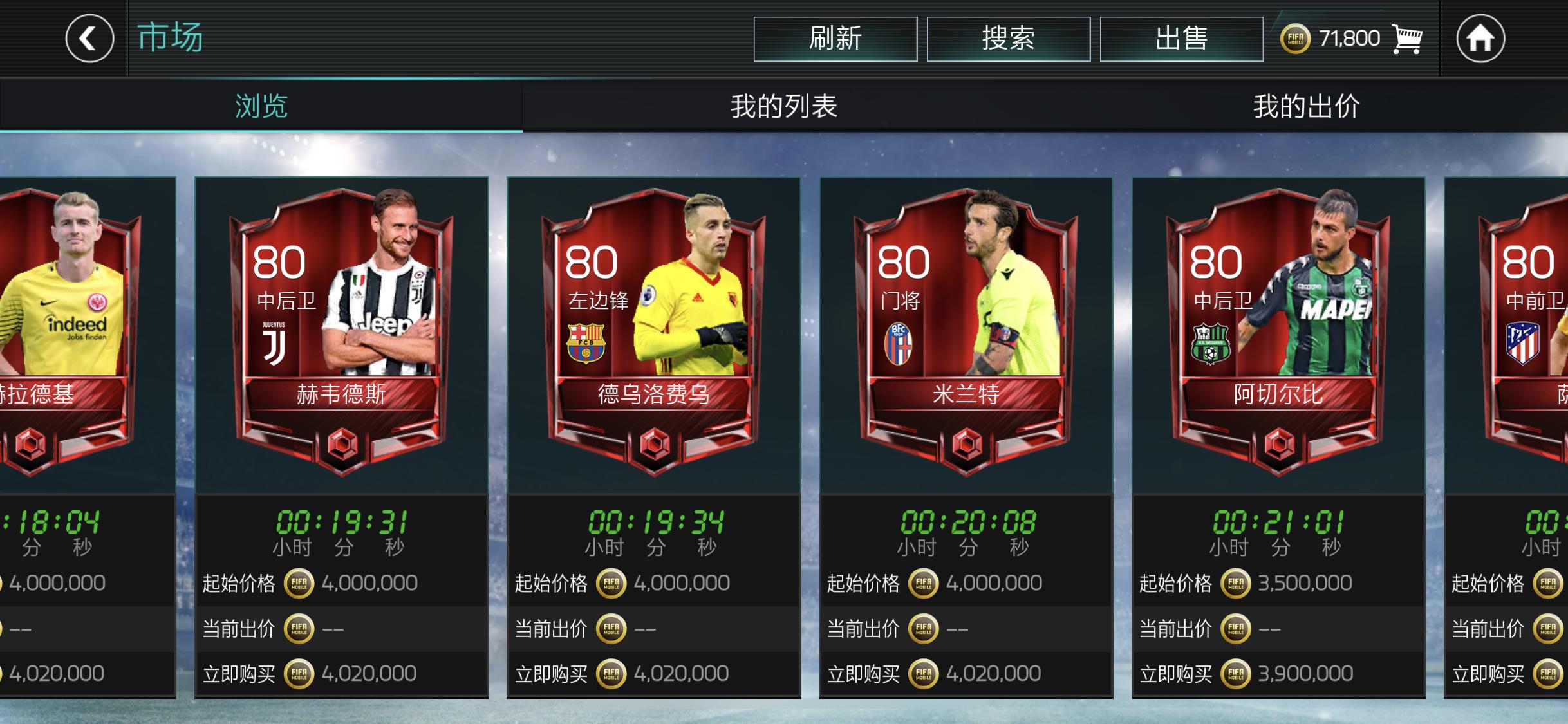Click the back arrow next to 市场

click(88, 39)
